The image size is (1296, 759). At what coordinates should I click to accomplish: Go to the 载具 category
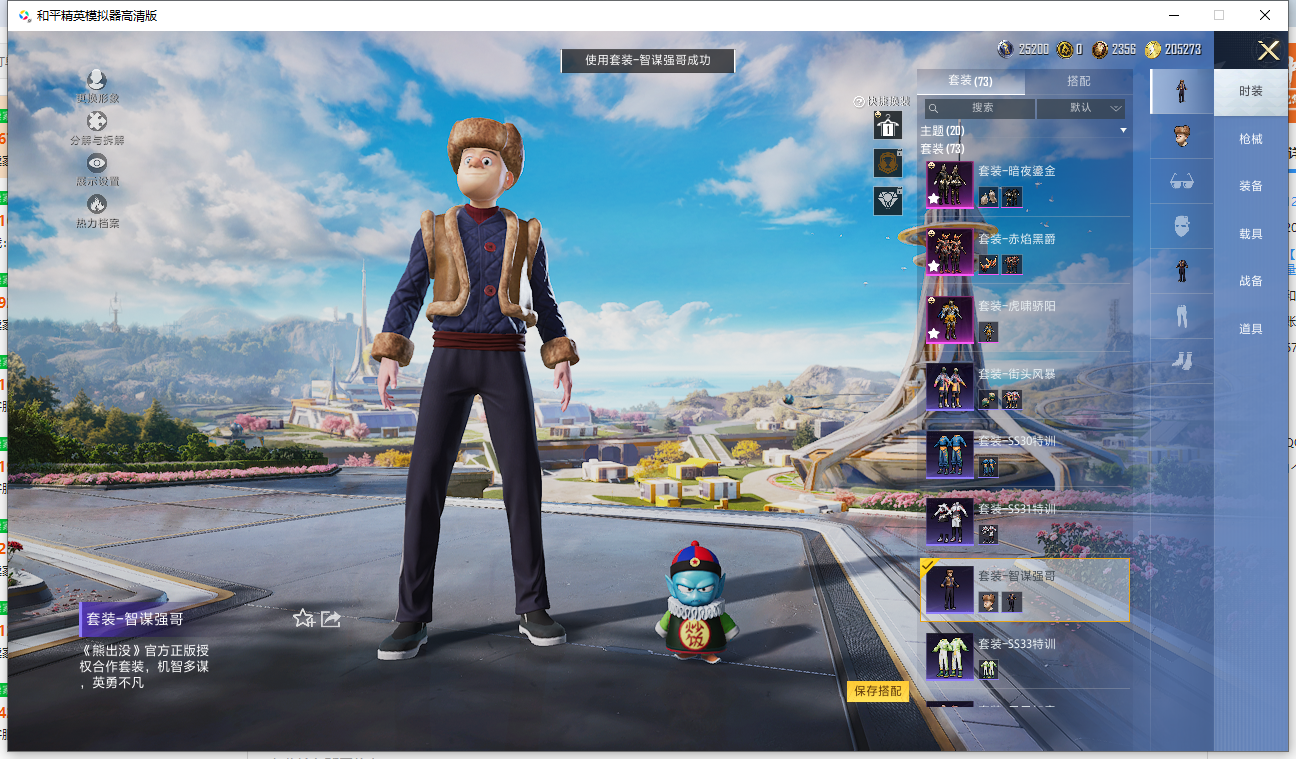(1250, 234)
